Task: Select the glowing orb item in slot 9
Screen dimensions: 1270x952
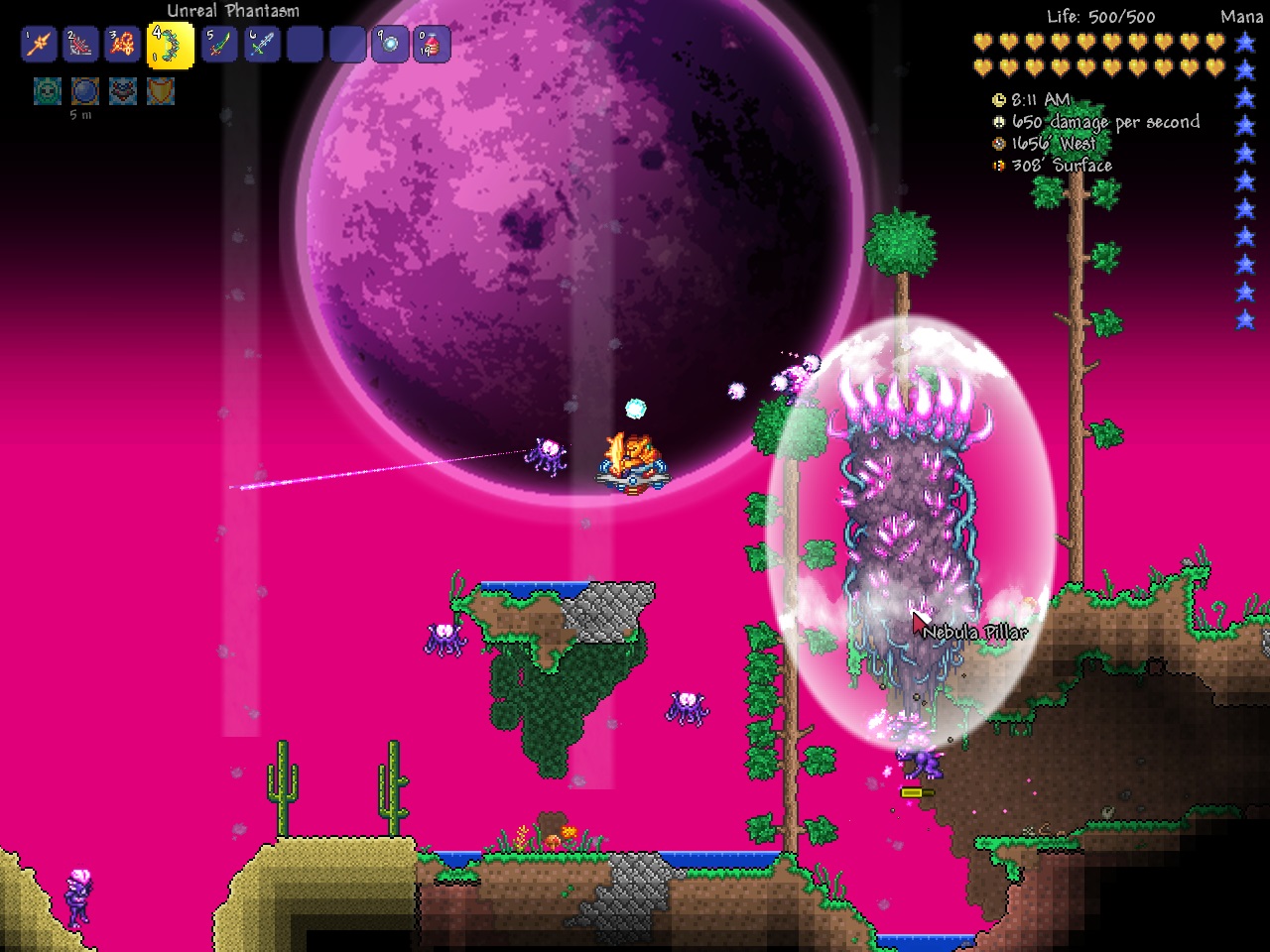Action: (392, 44)
